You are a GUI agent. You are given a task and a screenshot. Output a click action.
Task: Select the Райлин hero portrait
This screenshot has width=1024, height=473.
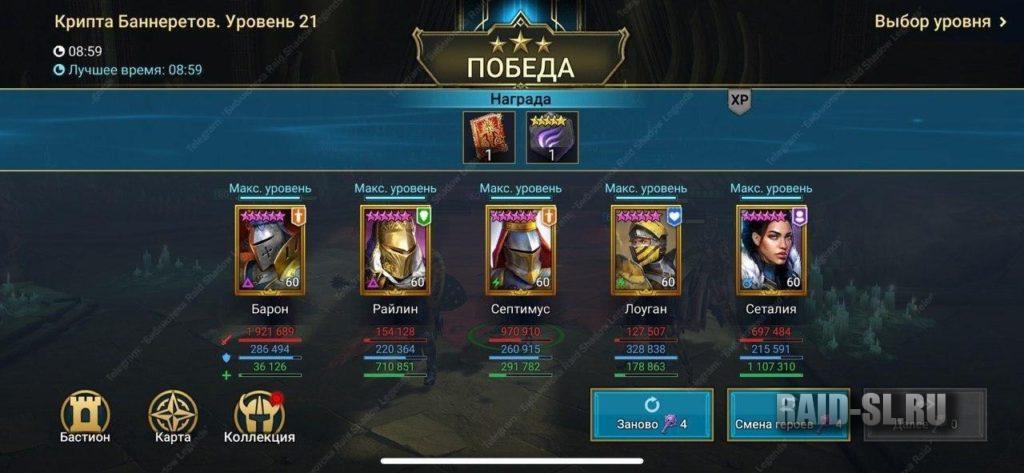click(395, 249)
